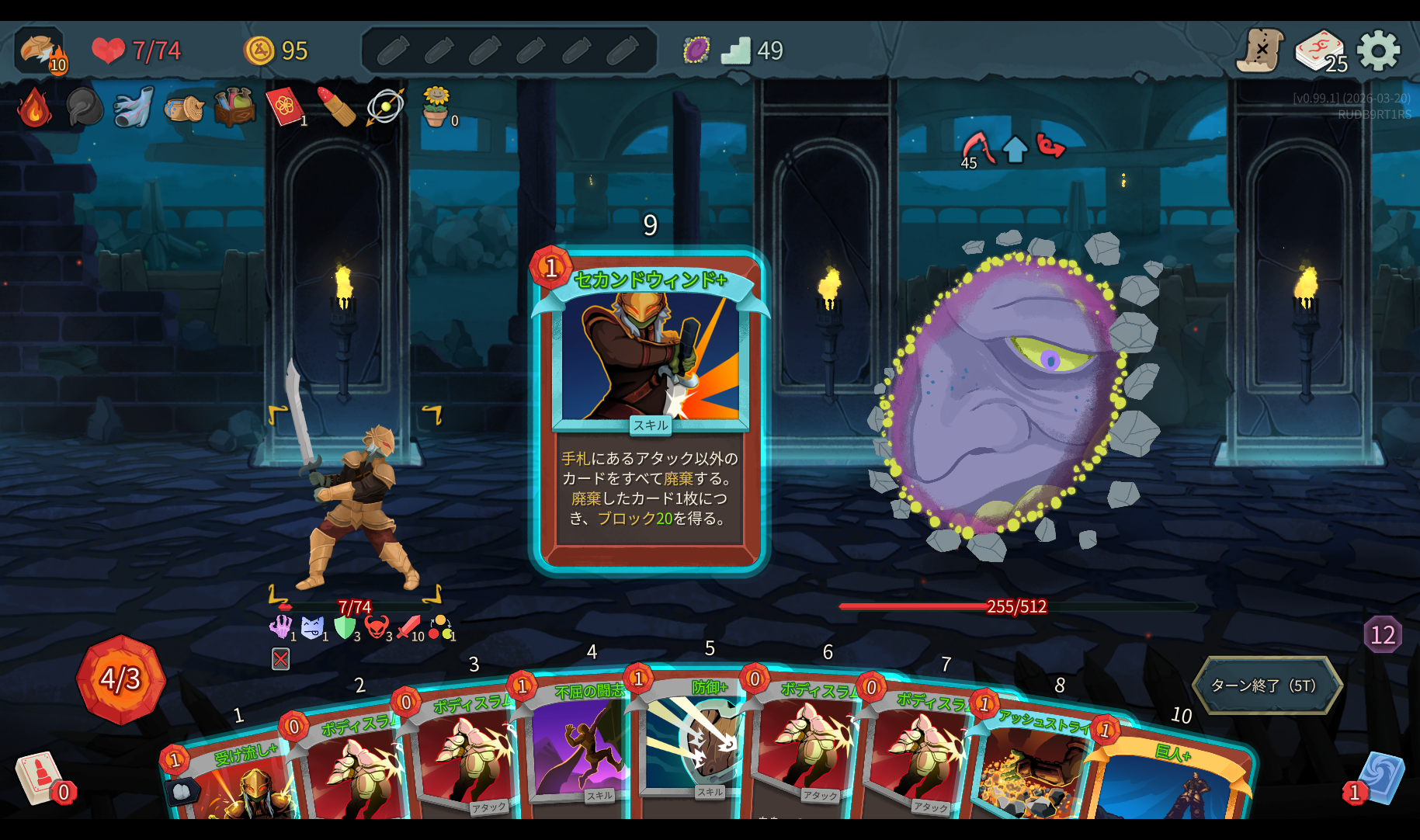
Task: Open the map scroll
Action: [x=1259, y=51]
